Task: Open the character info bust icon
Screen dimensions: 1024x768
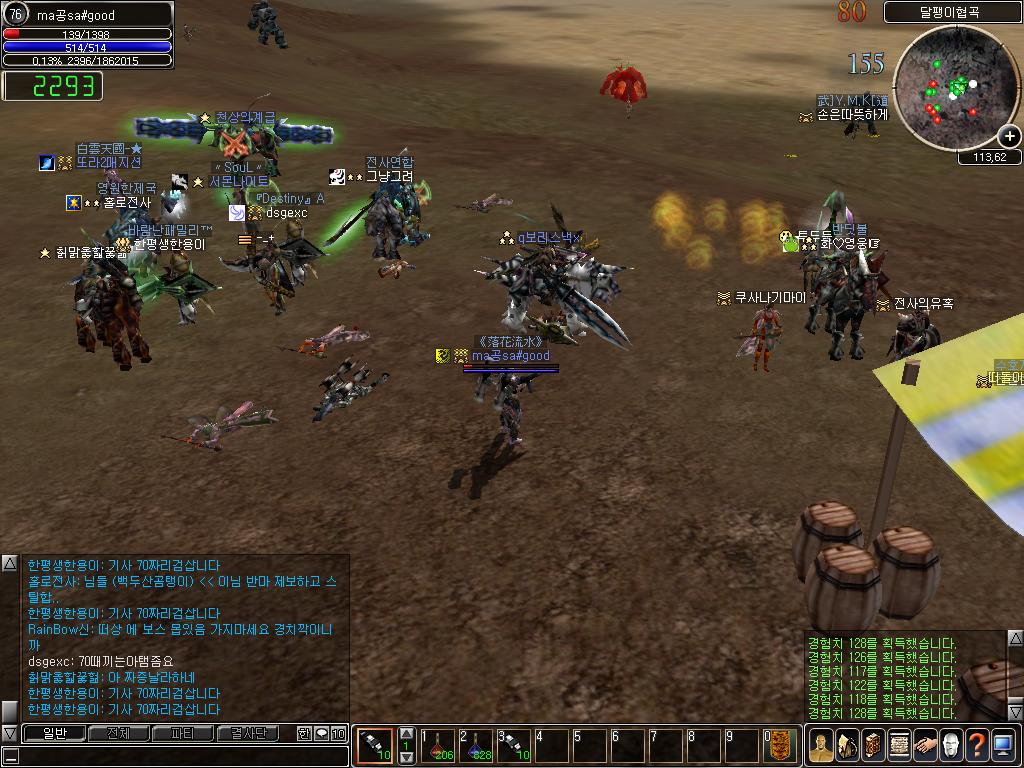Action: 821,745
